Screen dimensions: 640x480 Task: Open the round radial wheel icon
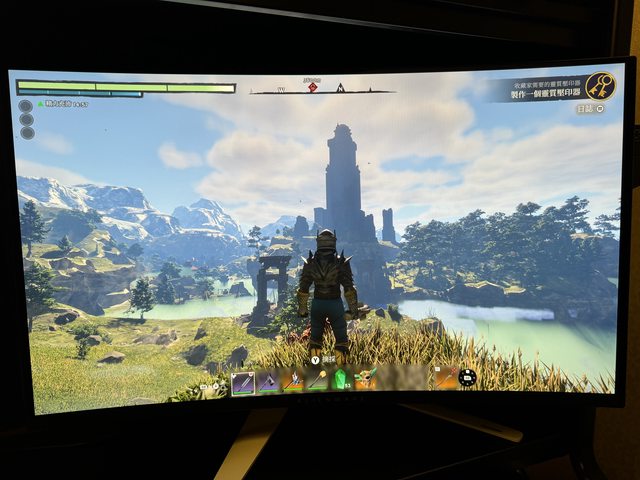467,377
